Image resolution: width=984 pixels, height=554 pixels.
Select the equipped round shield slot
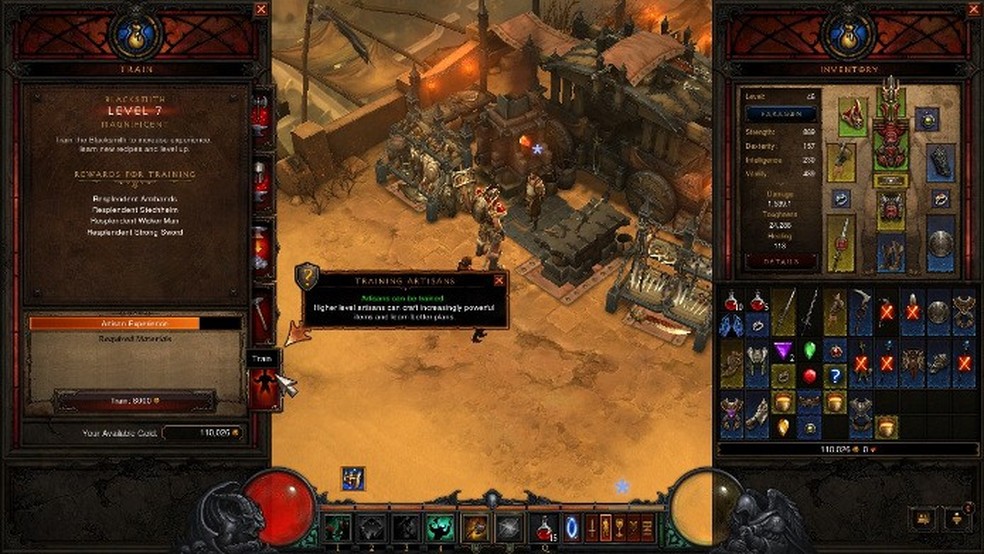(940, 243)
